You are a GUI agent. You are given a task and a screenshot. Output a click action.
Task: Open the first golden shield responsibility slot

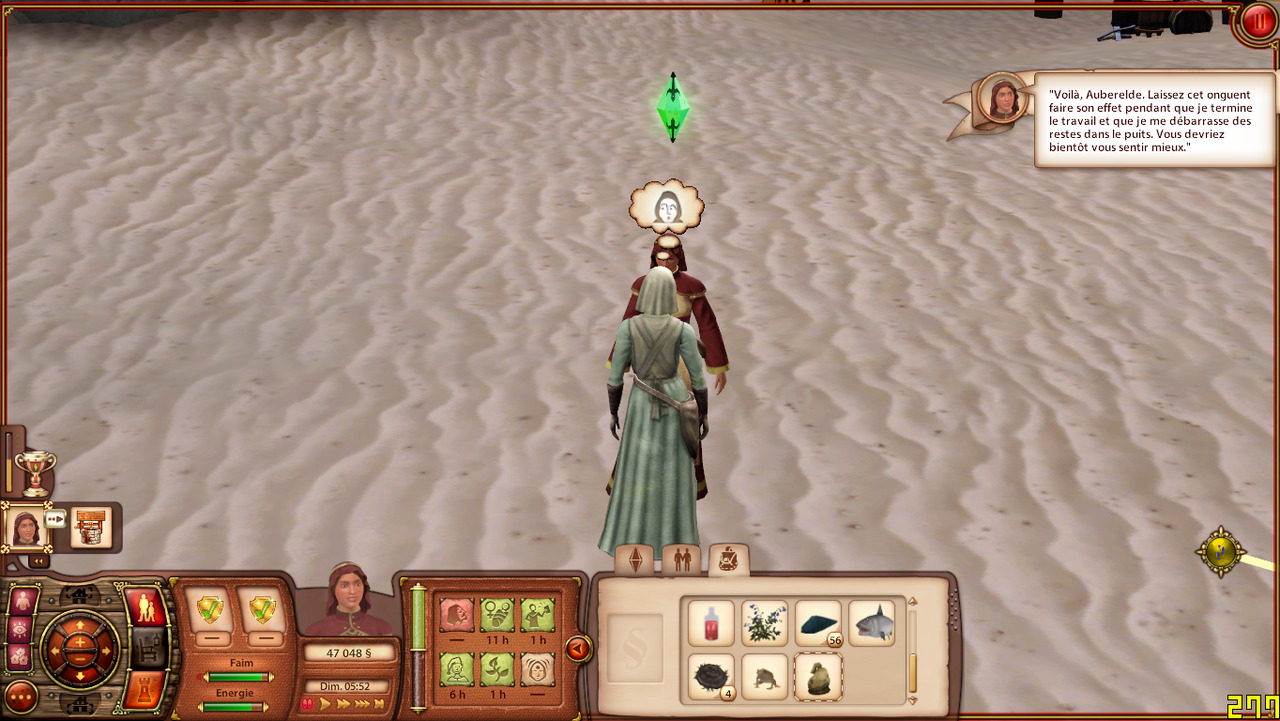click(x=210, y=609)
